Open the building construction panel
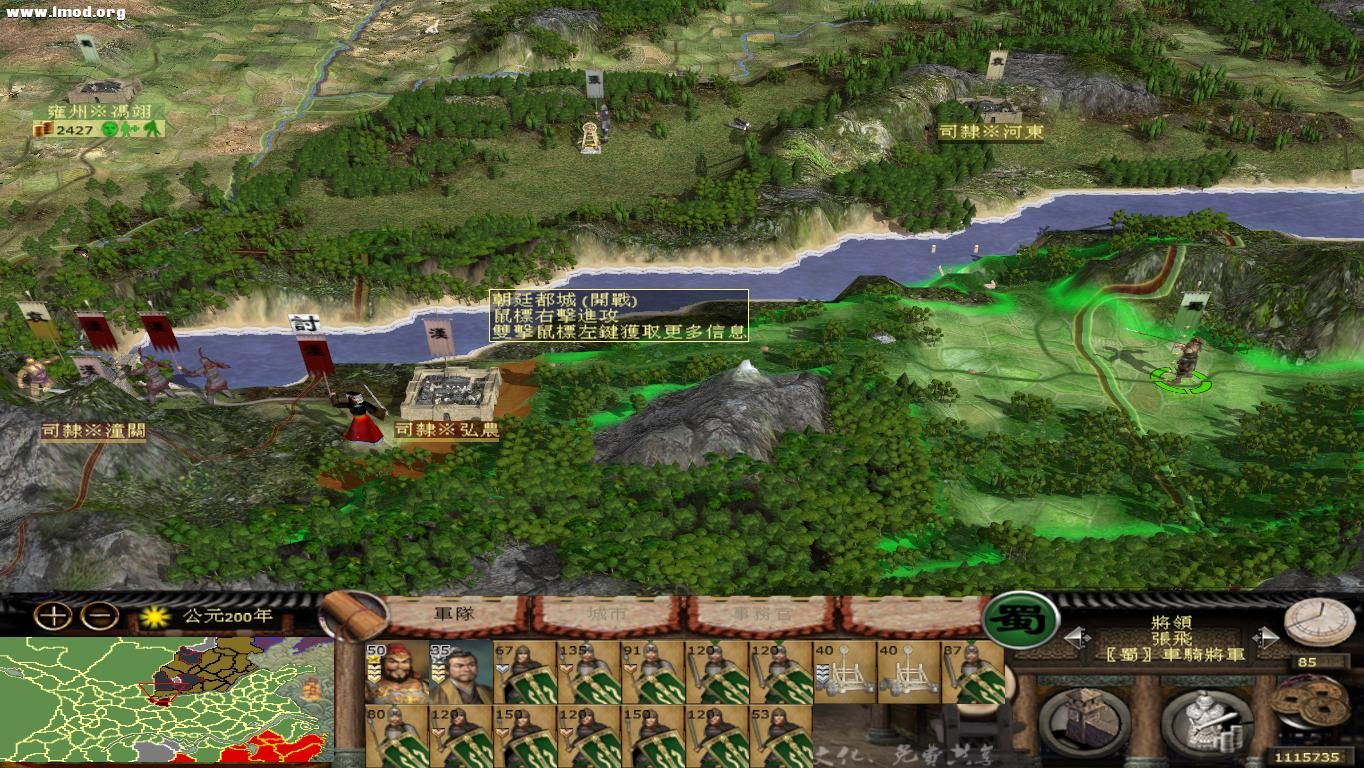This screenshot has width=1364, height=768. point(1084,720)
